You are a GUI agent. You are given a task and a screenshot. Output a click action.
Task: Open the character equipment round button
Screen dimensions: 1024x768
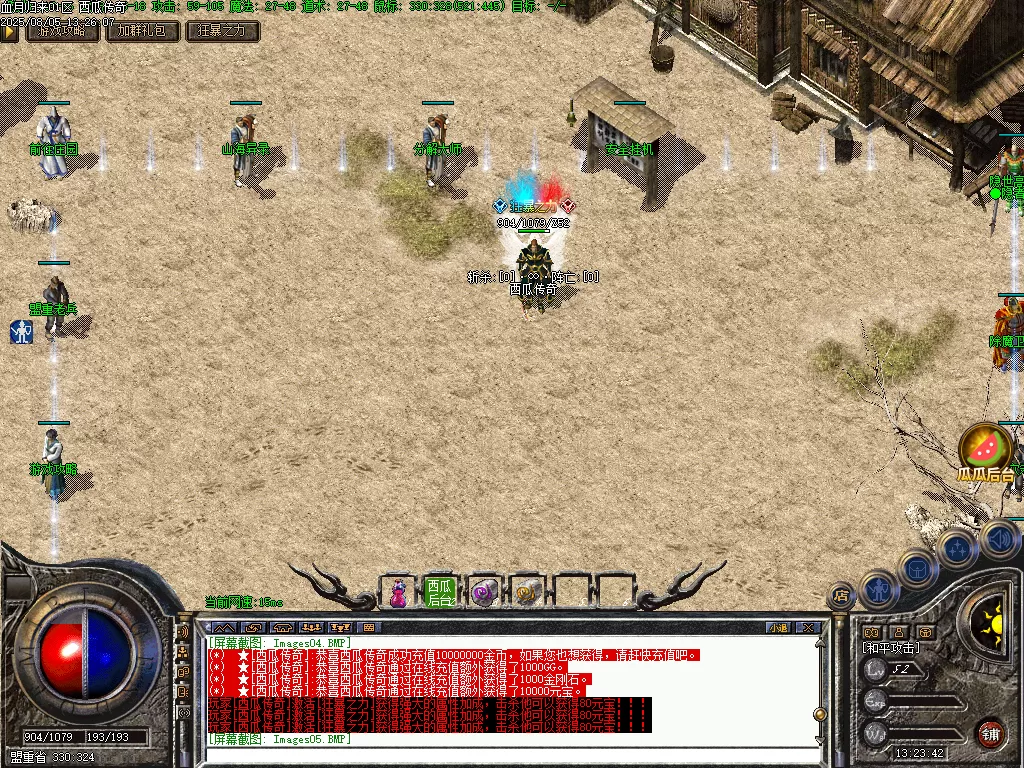tap(877, 591)
